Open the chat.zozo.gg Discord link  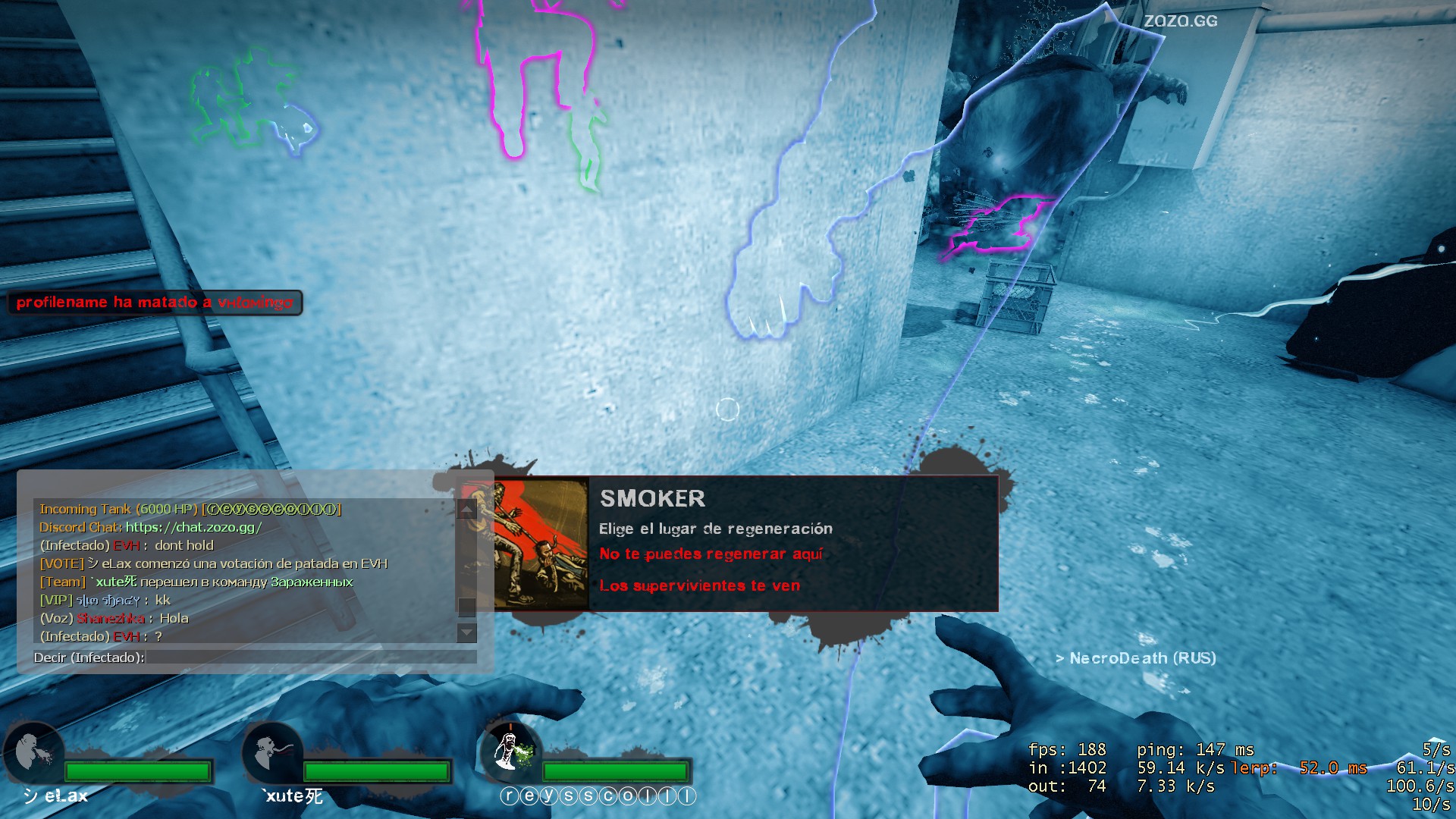point(193,527)
